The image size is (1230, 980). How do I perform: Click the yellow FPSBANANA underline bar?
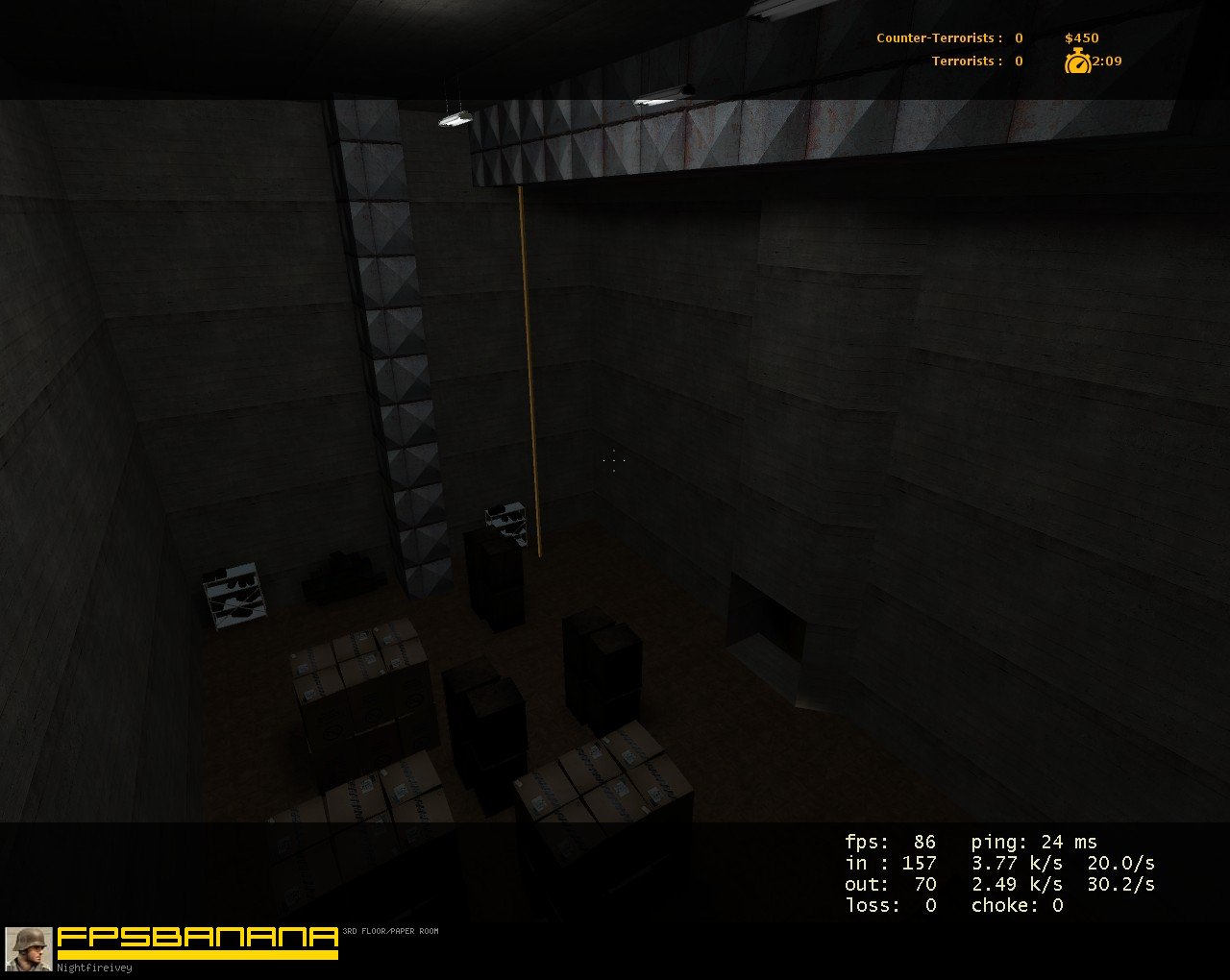(x=195, y=954)
